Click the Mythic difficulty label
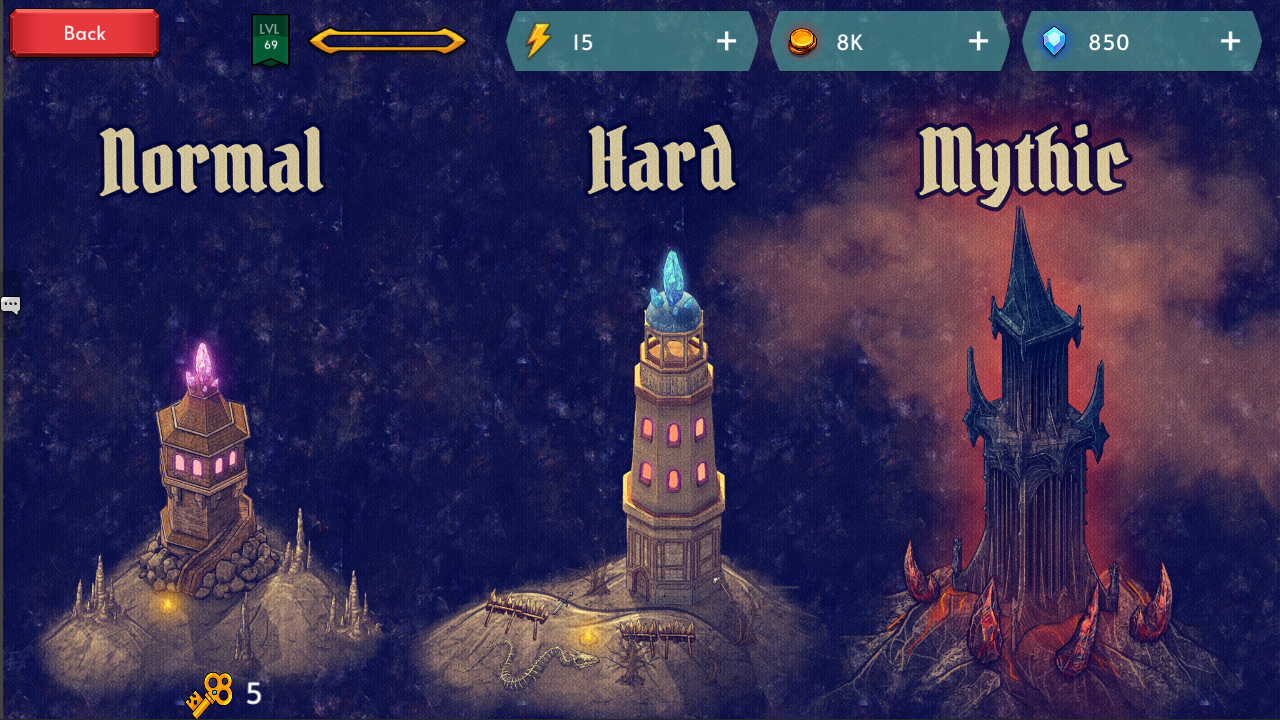Viewport: 1280px width, 720px height. coord(1023,157)
